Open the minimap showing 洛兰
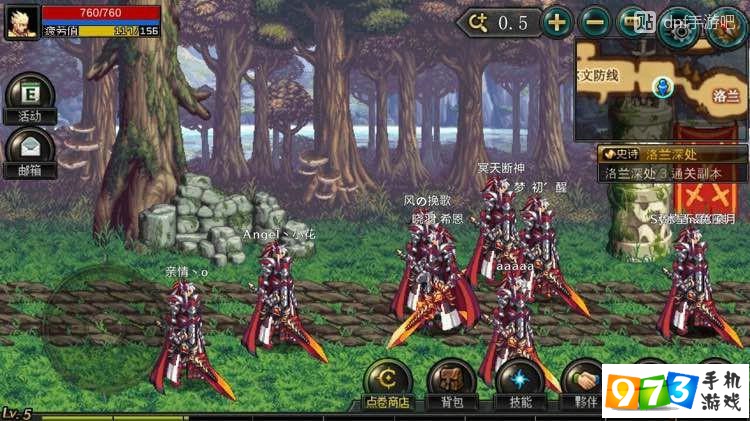Screen dimensions: 750x421 660,88
